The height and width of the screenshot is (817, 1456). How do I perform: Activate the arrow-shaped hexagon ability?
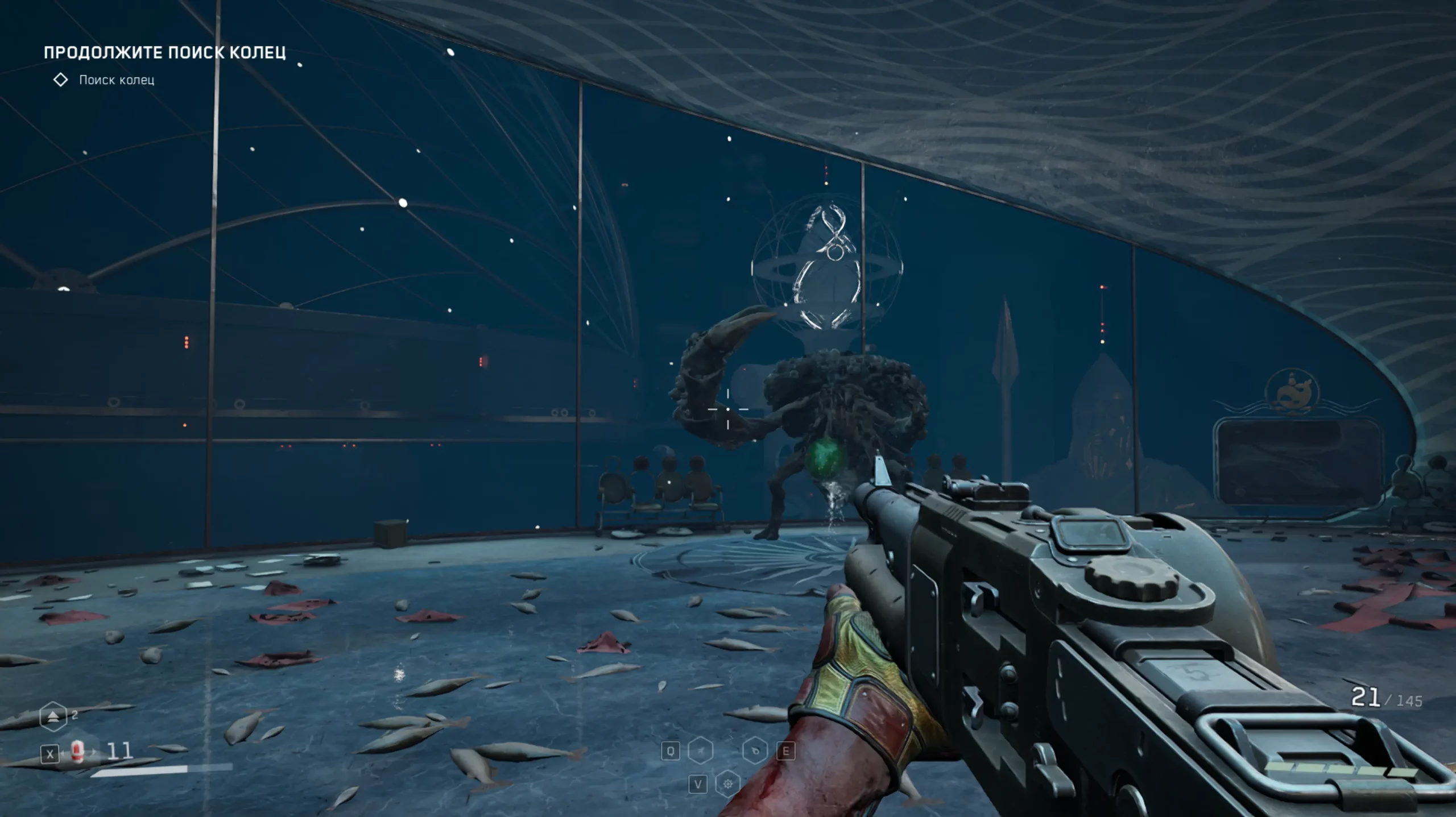point(701,751)
